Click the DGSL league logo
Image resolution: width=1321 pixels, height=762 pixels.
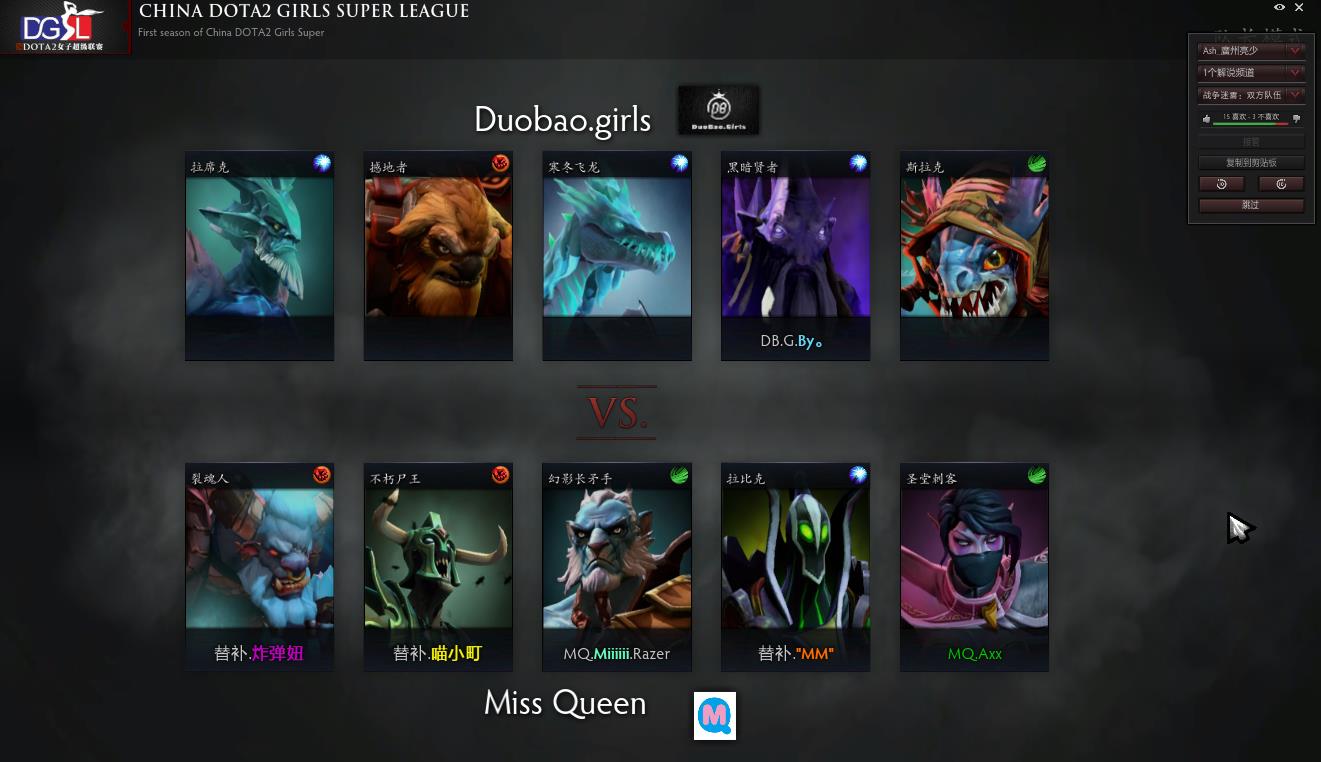pos(65,27)
